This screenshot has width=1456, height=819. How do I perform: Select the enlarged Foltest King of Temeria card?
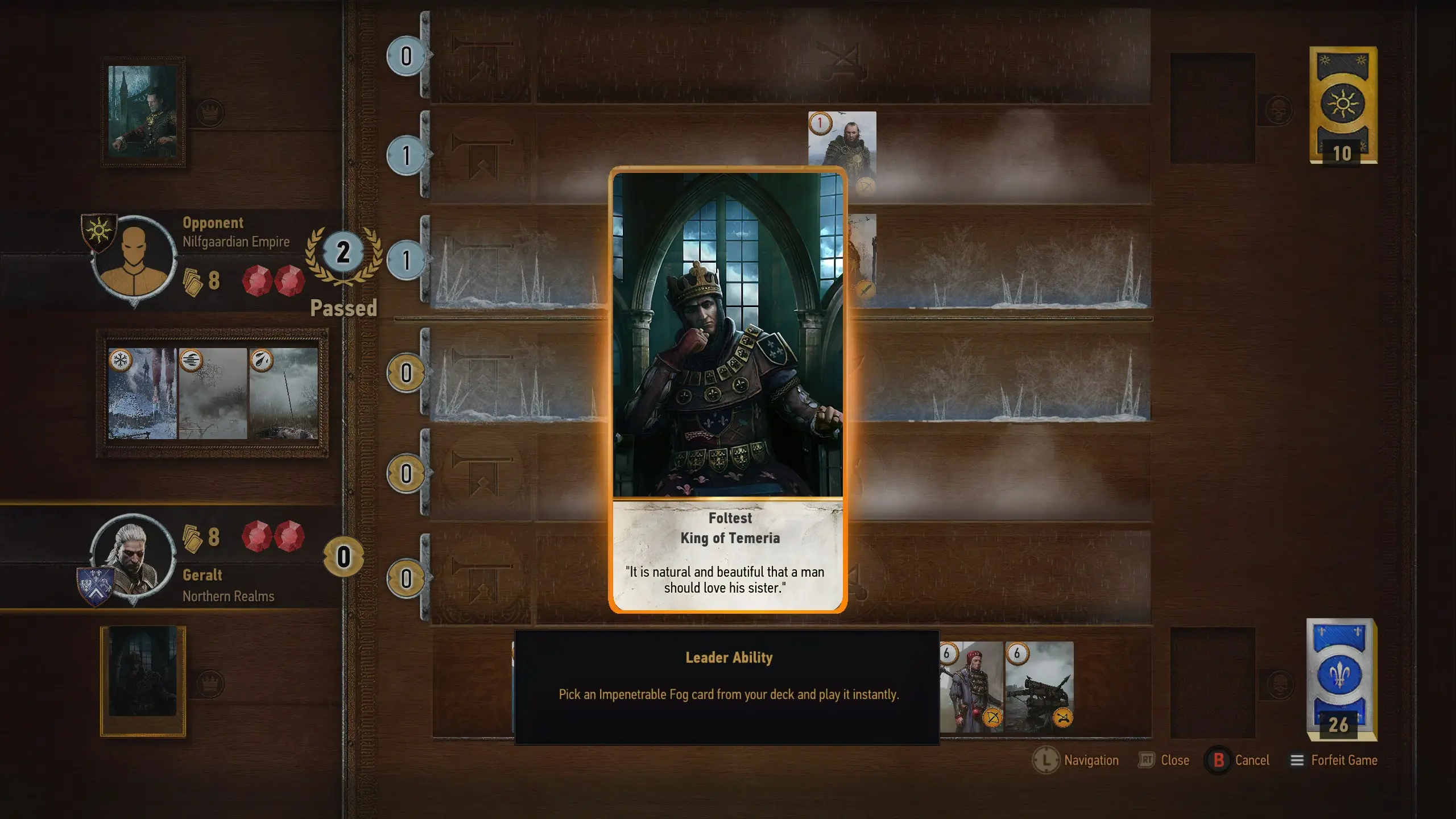coord(727,390)
